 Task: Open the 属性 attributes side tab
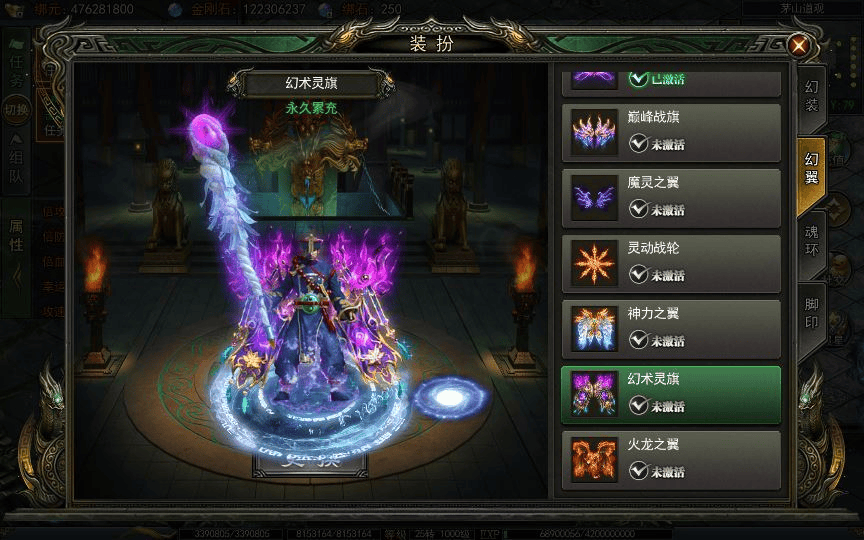(16, 238)
